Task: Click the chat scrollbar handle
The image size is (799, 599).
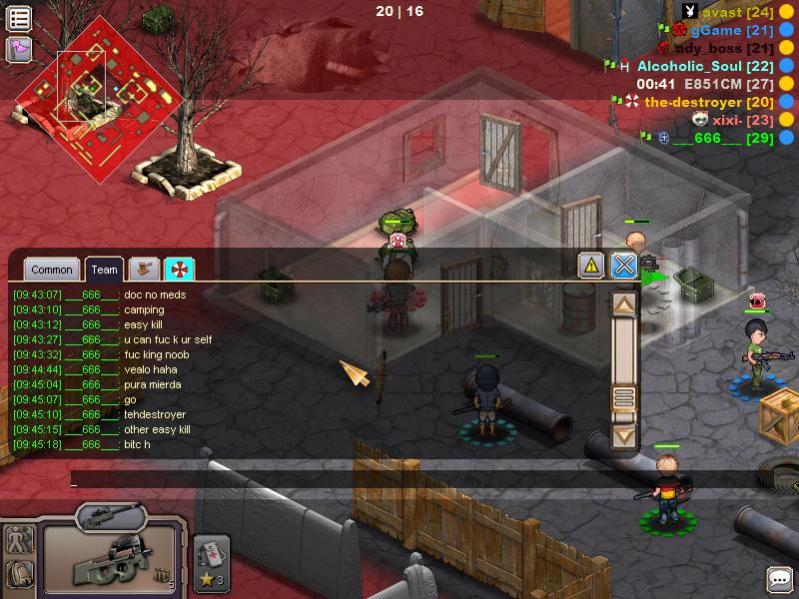Action: point(624,398)
